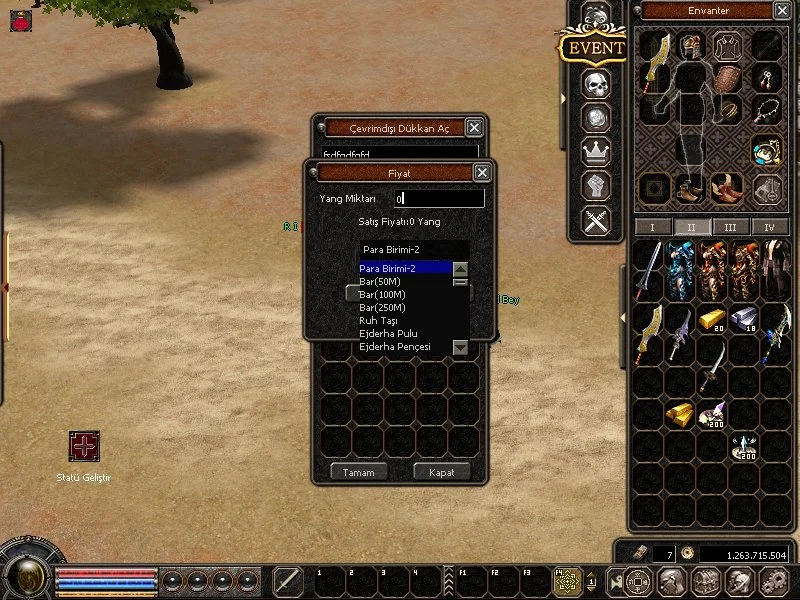
Task: Open inventory page IV
Action: click(769, 228)
